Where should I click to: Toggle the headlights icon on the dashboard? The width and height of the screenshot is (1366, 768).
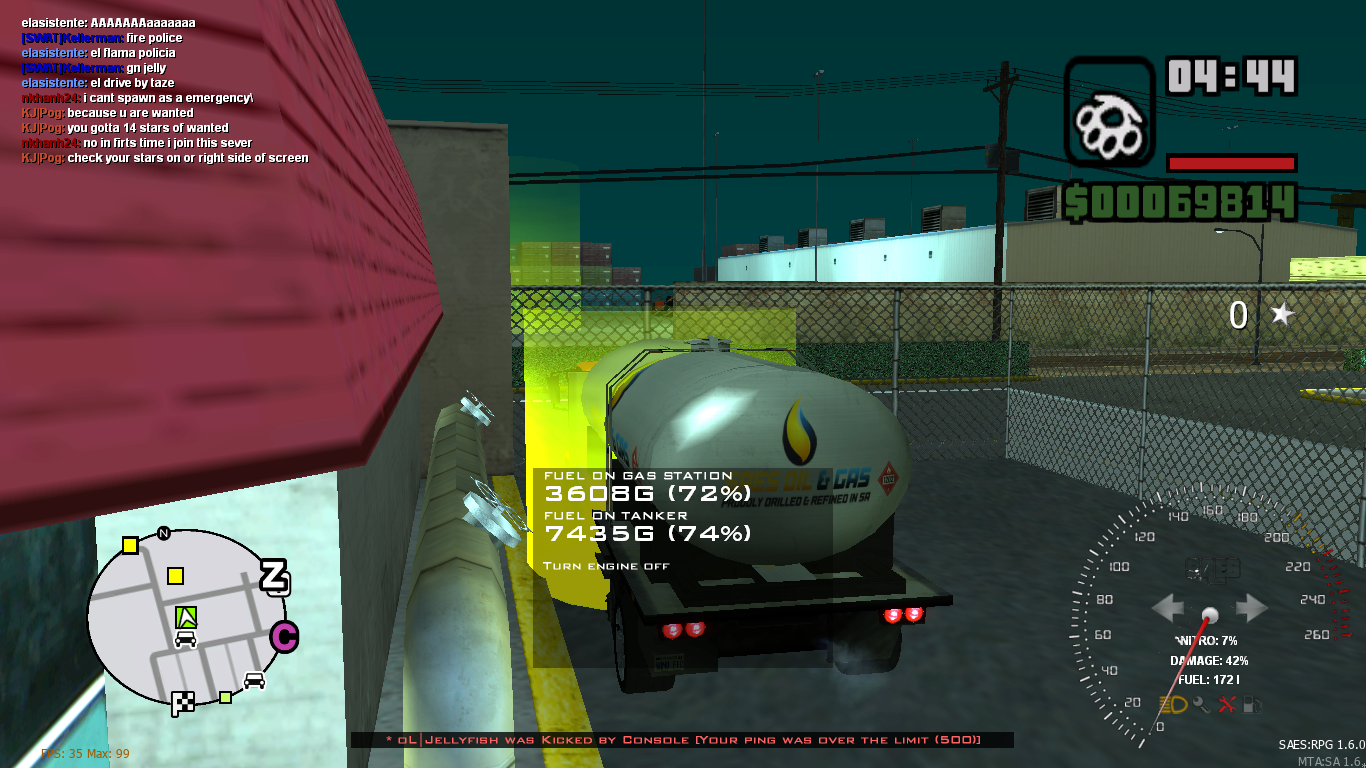pos(1172,704)
